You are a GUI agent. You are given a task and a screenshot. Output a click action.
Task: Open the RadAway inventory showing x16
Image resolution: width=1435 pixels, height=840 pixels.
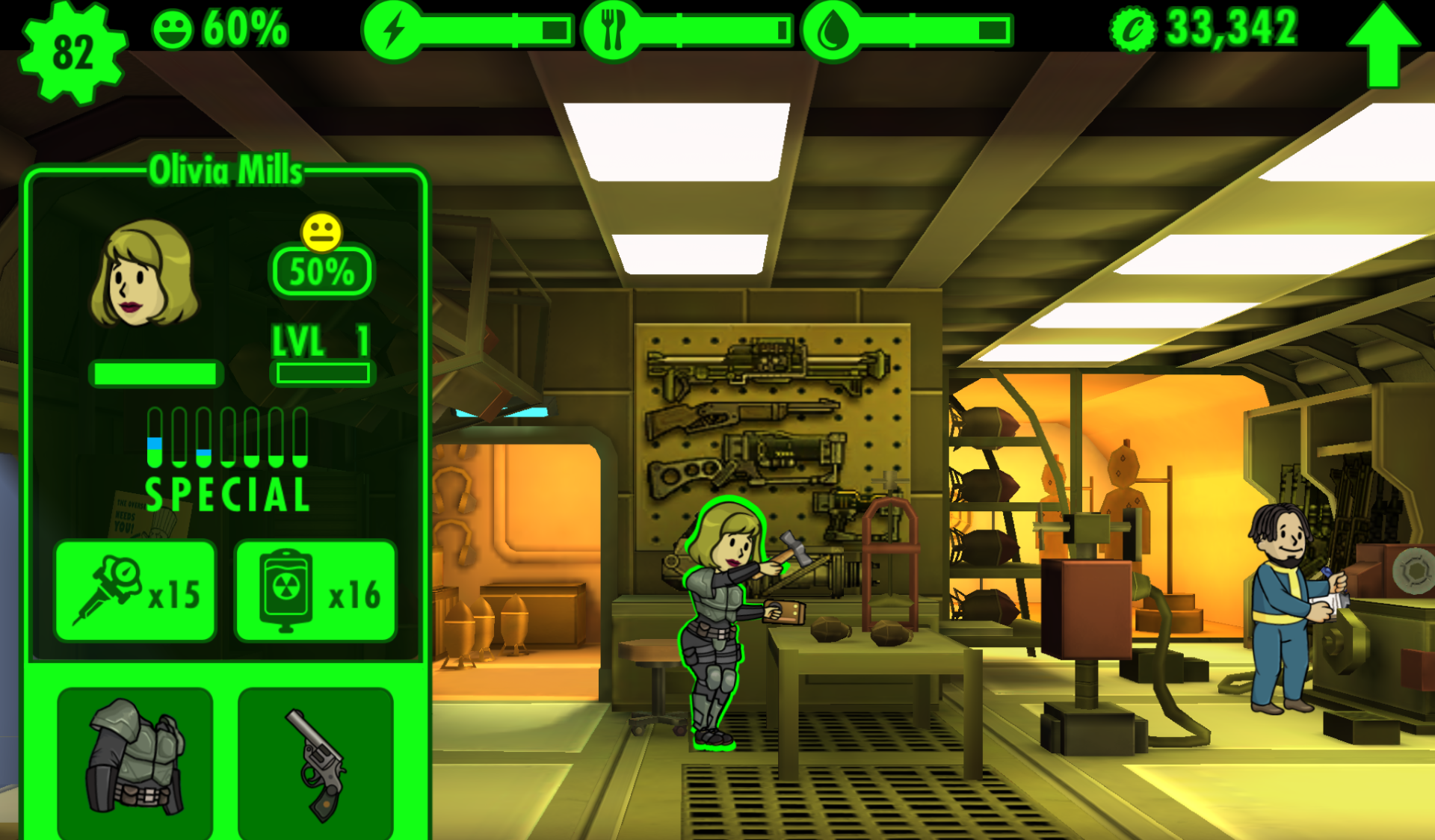pos(315,590)
